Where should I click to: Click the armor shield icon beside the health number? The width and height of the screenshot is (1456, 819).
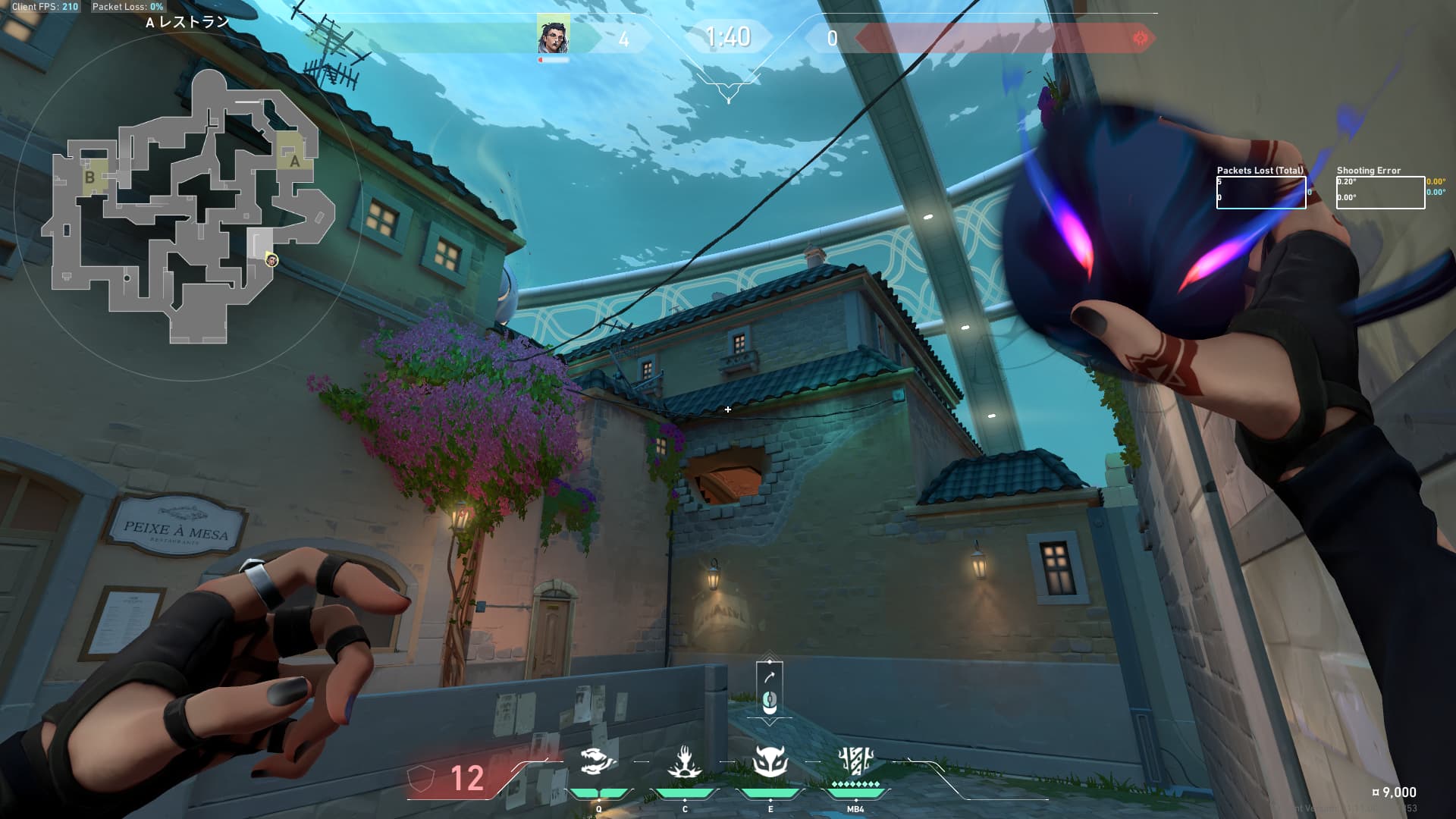pyautogui.click(x=420, y=779)
